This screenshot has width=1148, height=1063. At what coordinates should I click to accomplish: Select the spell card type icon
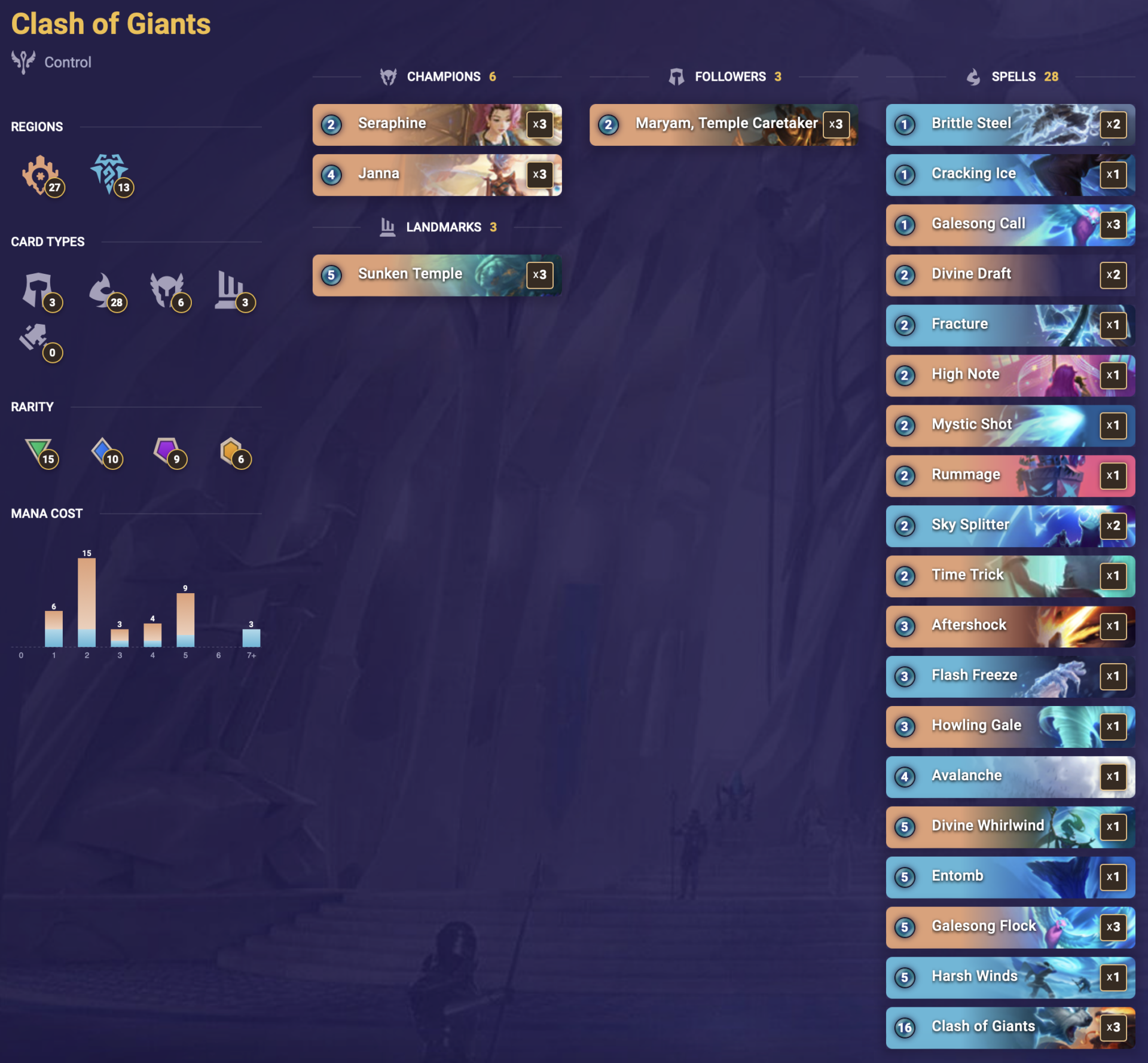click(x=108, y=292)
